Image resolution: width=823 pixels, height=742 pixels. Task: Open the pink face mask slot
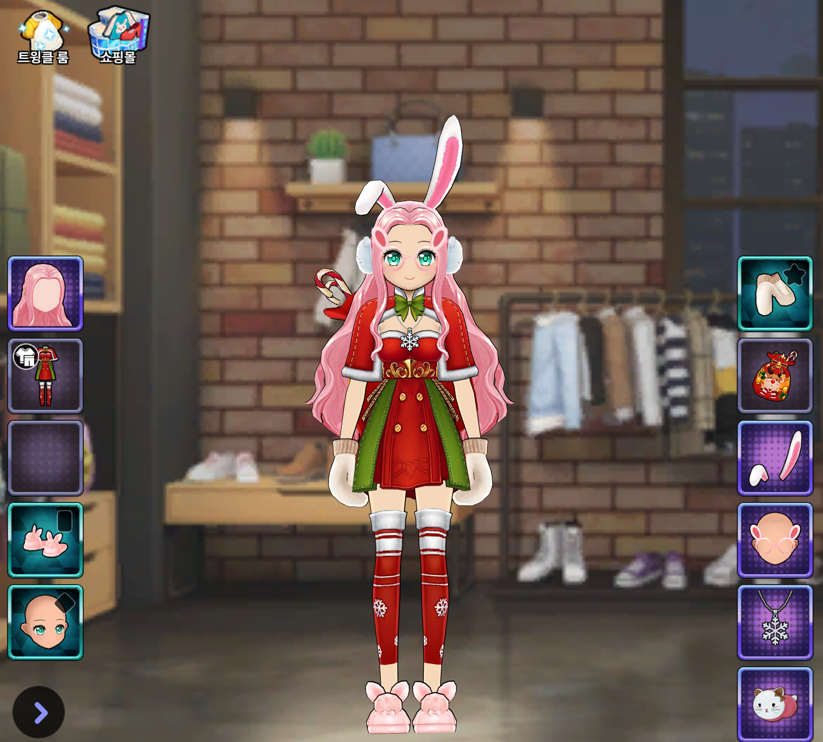775,539
